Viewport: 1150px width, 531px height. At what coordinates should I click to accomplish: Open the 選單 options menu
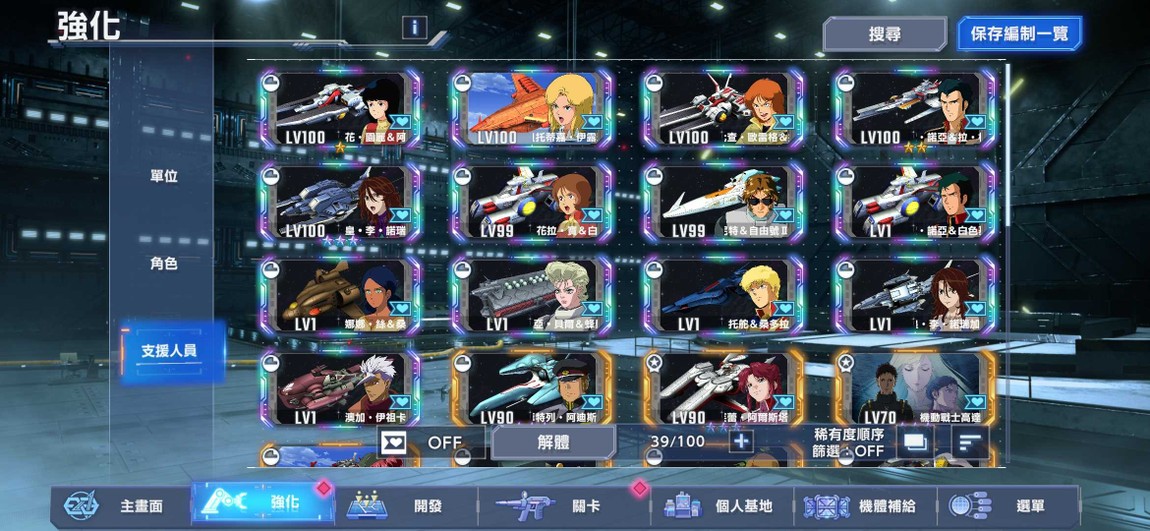pos(1012,506)
